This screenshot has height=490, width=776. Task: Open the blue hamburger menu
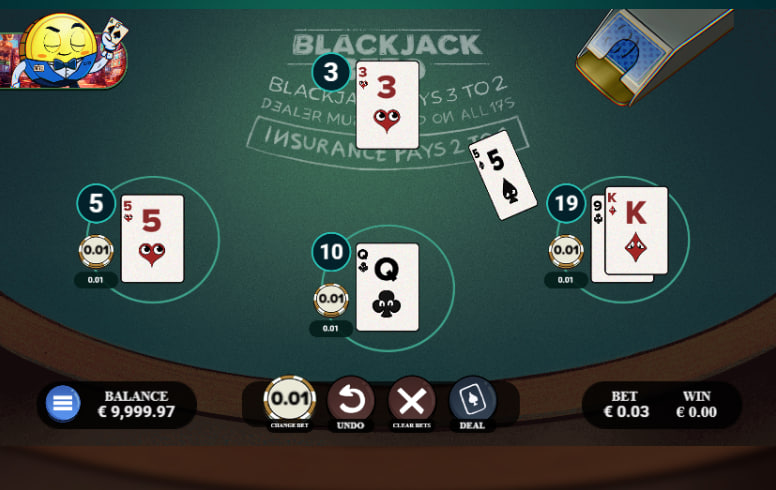coord(63,403)
